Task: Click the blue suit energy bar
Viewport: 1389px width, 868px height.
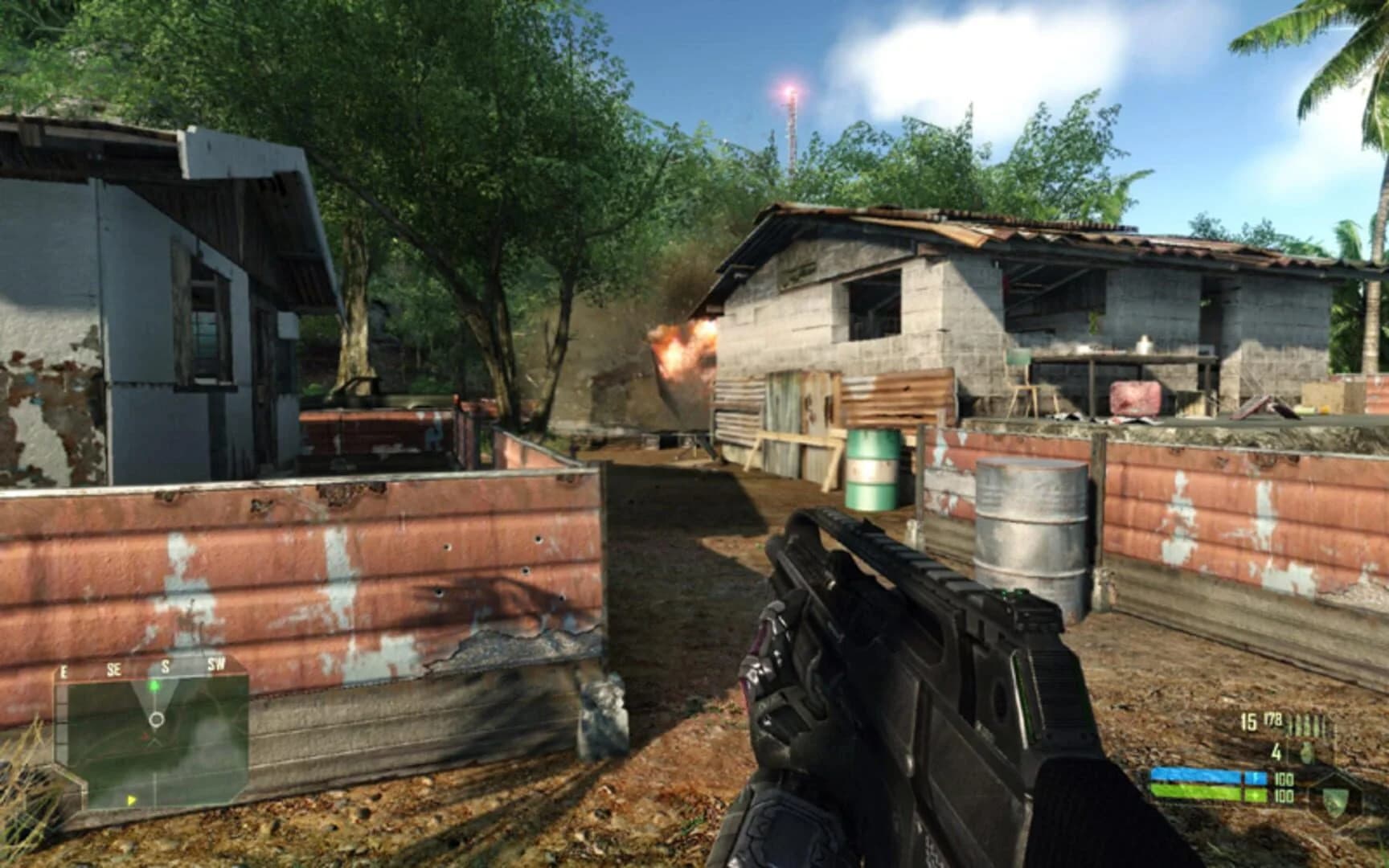Action: point(1198,776)
